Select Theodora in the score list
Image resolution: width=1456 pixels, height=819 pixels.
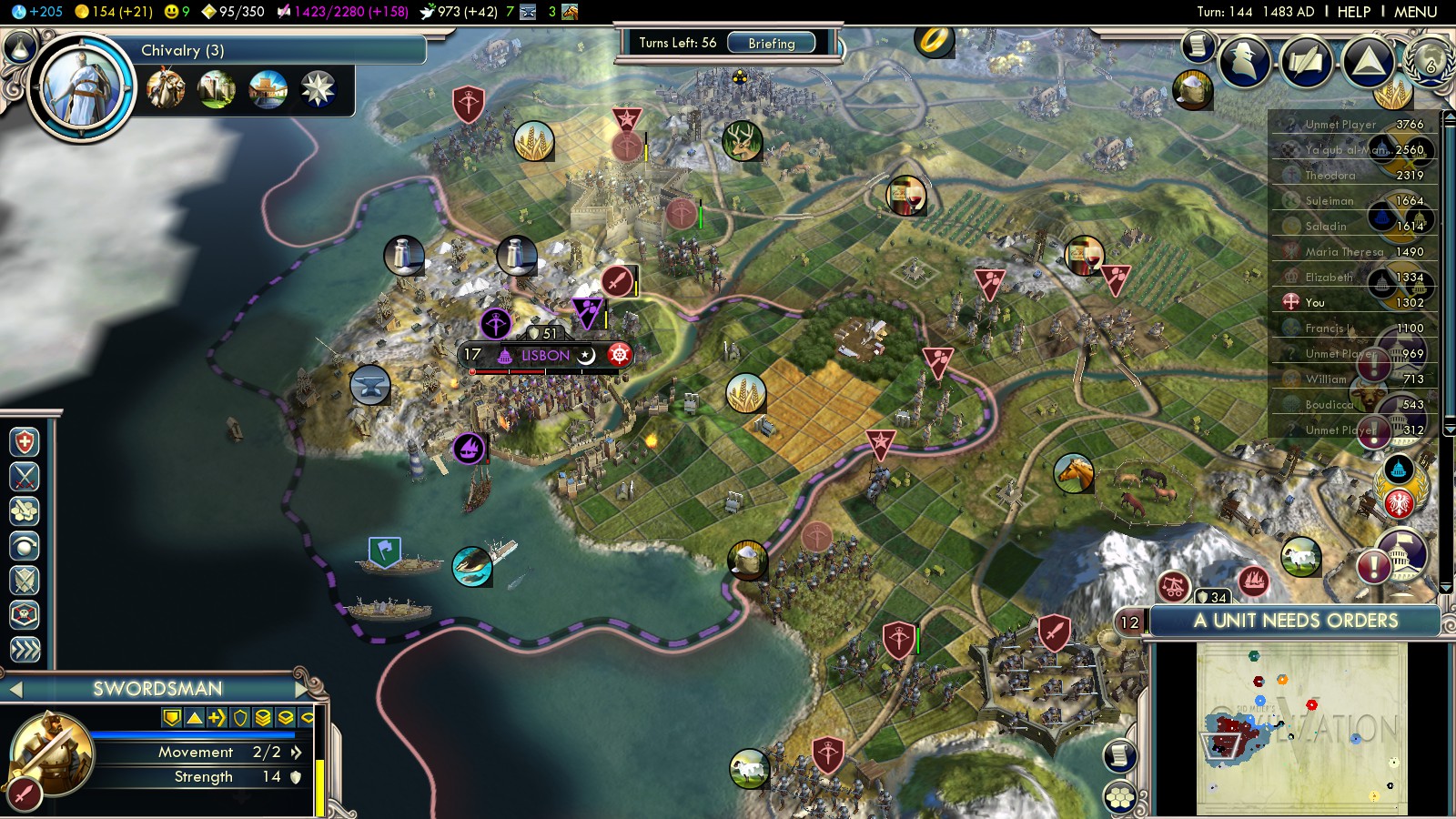pyautogui.click(x=1330, y=175)
